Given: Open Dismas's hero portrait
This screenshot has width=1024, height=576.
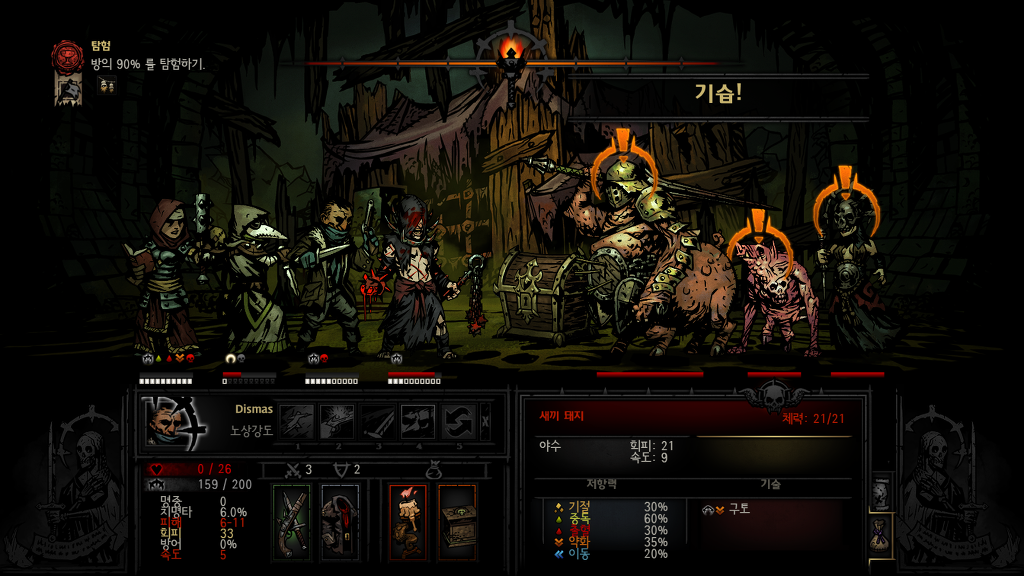Looking at the screenshot, I should (x=174, y=421).
